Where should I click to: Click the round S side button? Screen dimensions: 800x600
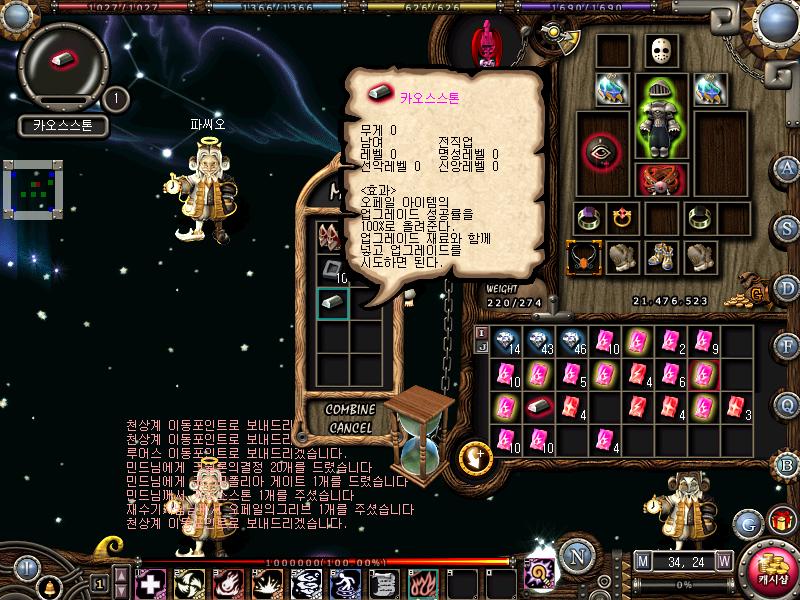pos(787,227)
